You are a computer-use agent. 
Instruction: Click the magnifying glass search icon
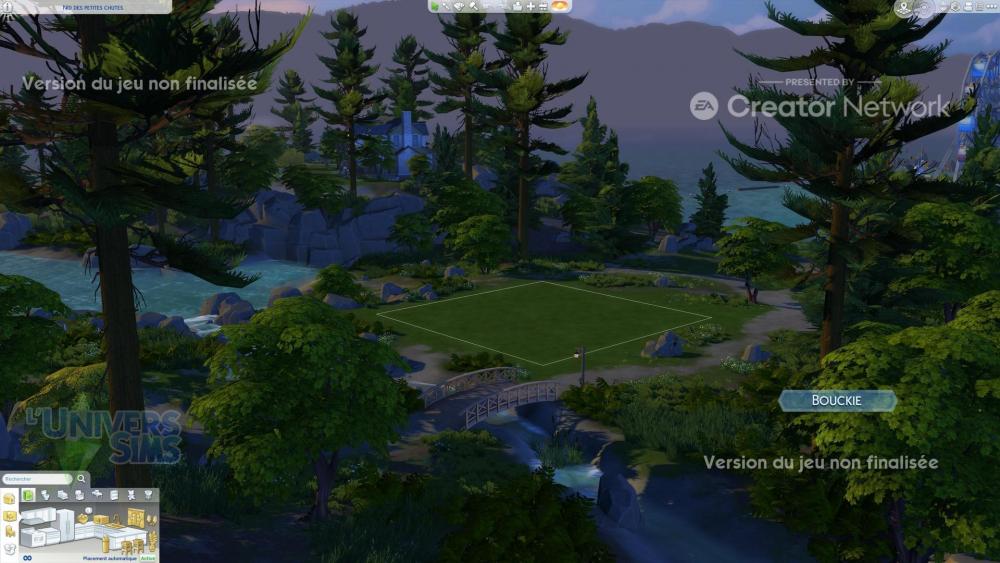click(80, 479)
